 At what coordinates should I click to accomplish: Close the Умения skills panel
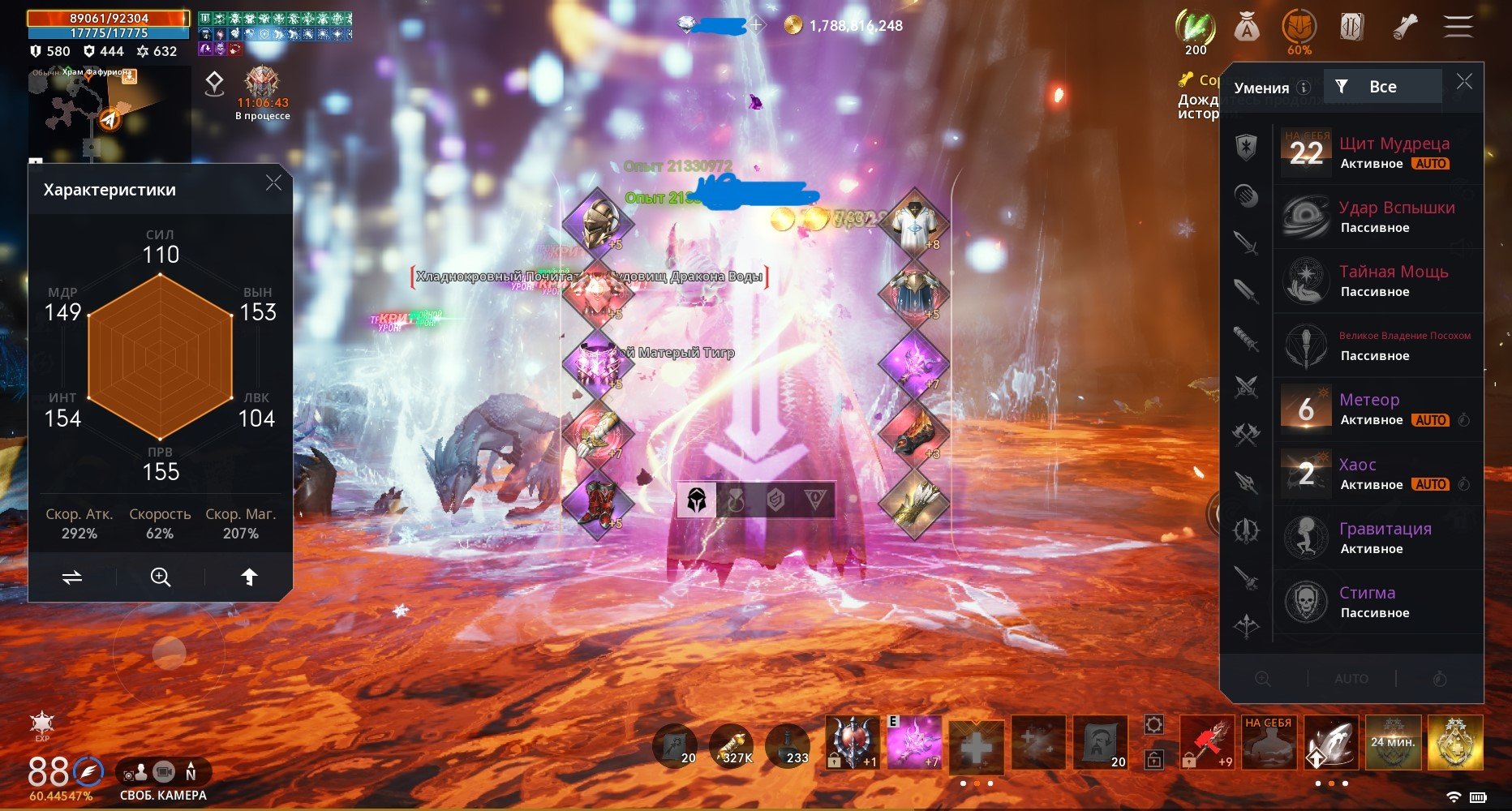(1464, 82)
